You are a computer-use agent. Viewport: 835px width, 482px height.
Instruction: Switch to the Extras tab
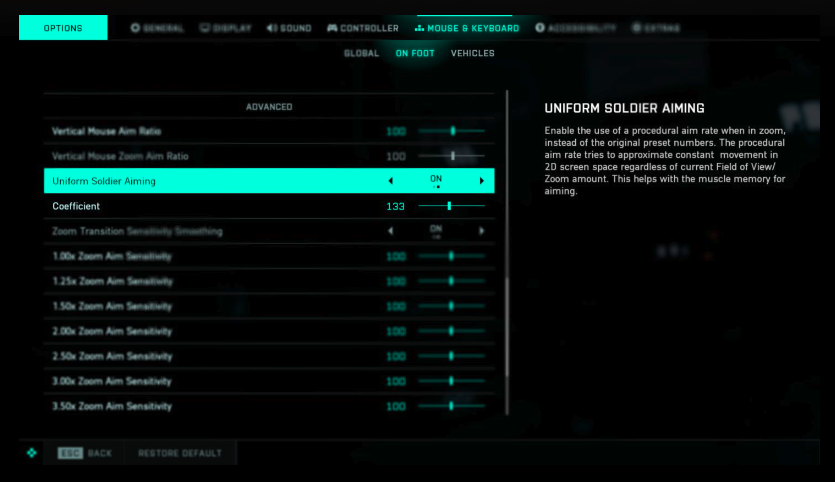[656, 28]
